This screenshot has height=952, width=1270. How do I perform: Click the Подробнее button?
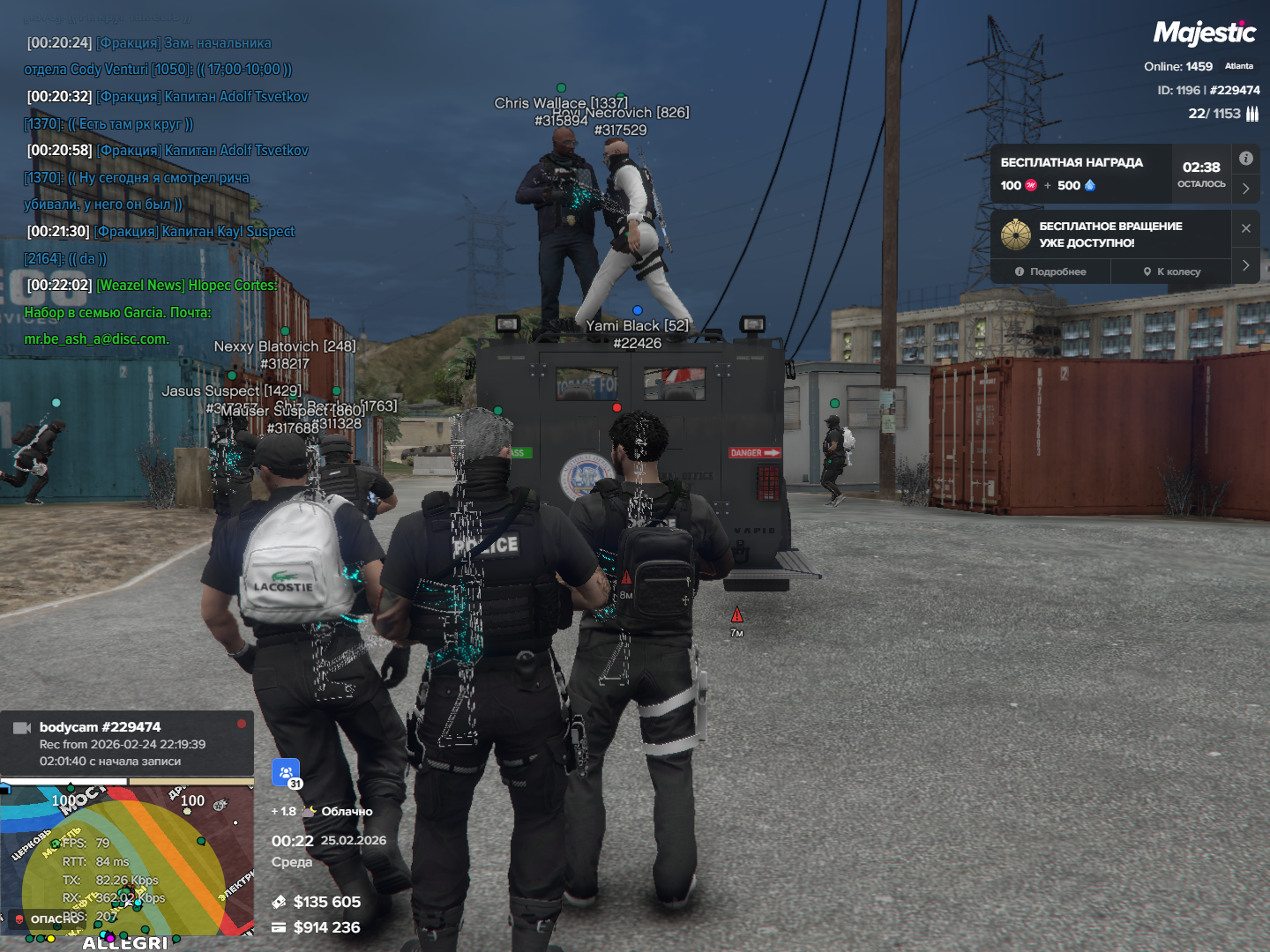[x=1050, y=271]
